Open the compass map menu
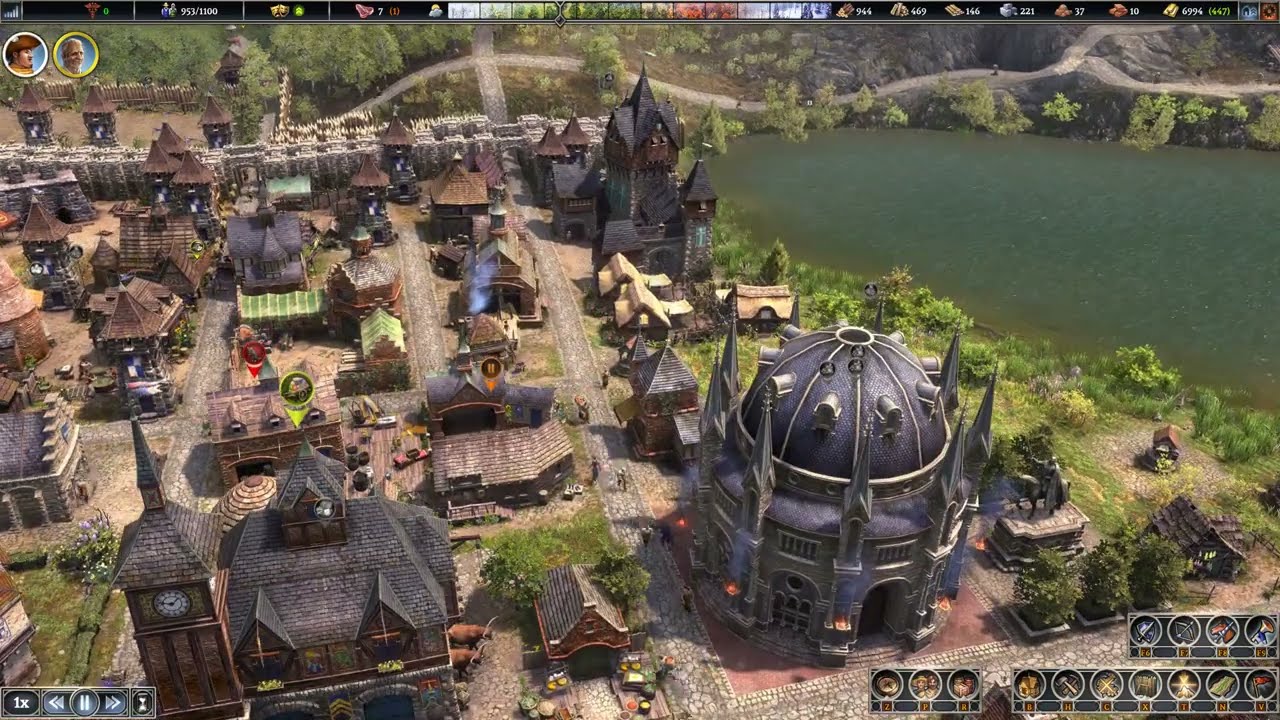This screenshot has height=720, width=1280. [886, 685]
